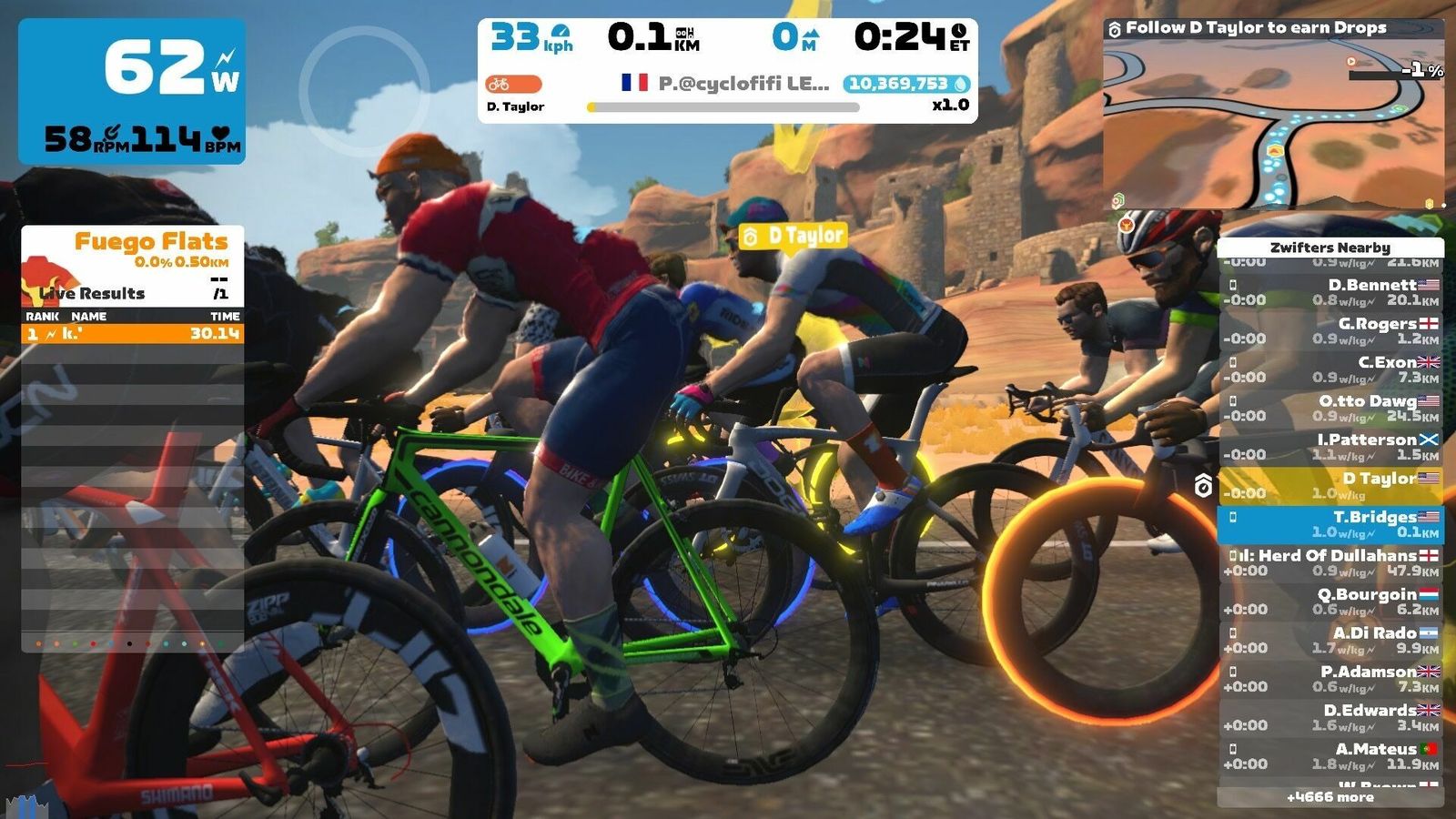Click the D Taylor name tag above rider
This screenshot has height=819, width=1456.
pyautogui.click(x=795, y=237)
